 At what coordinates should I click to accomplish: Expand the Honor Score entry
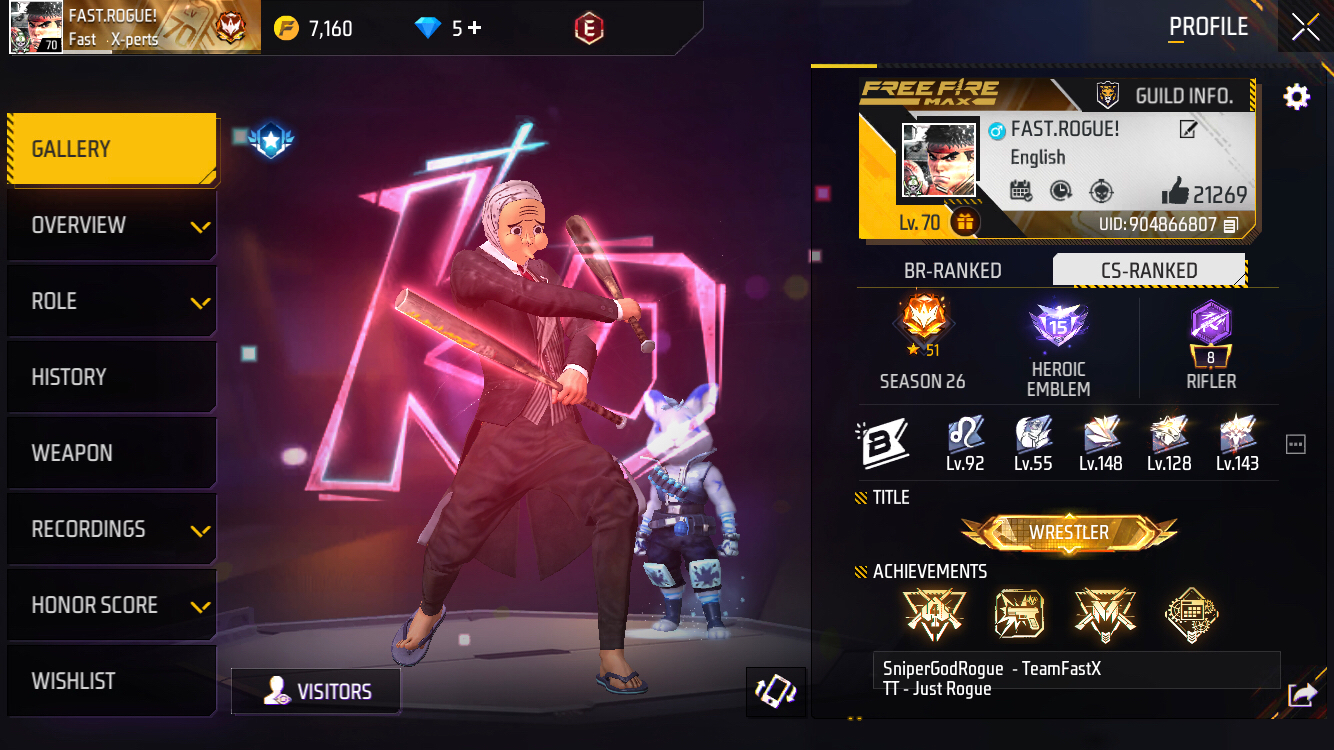tap(112, 606)
